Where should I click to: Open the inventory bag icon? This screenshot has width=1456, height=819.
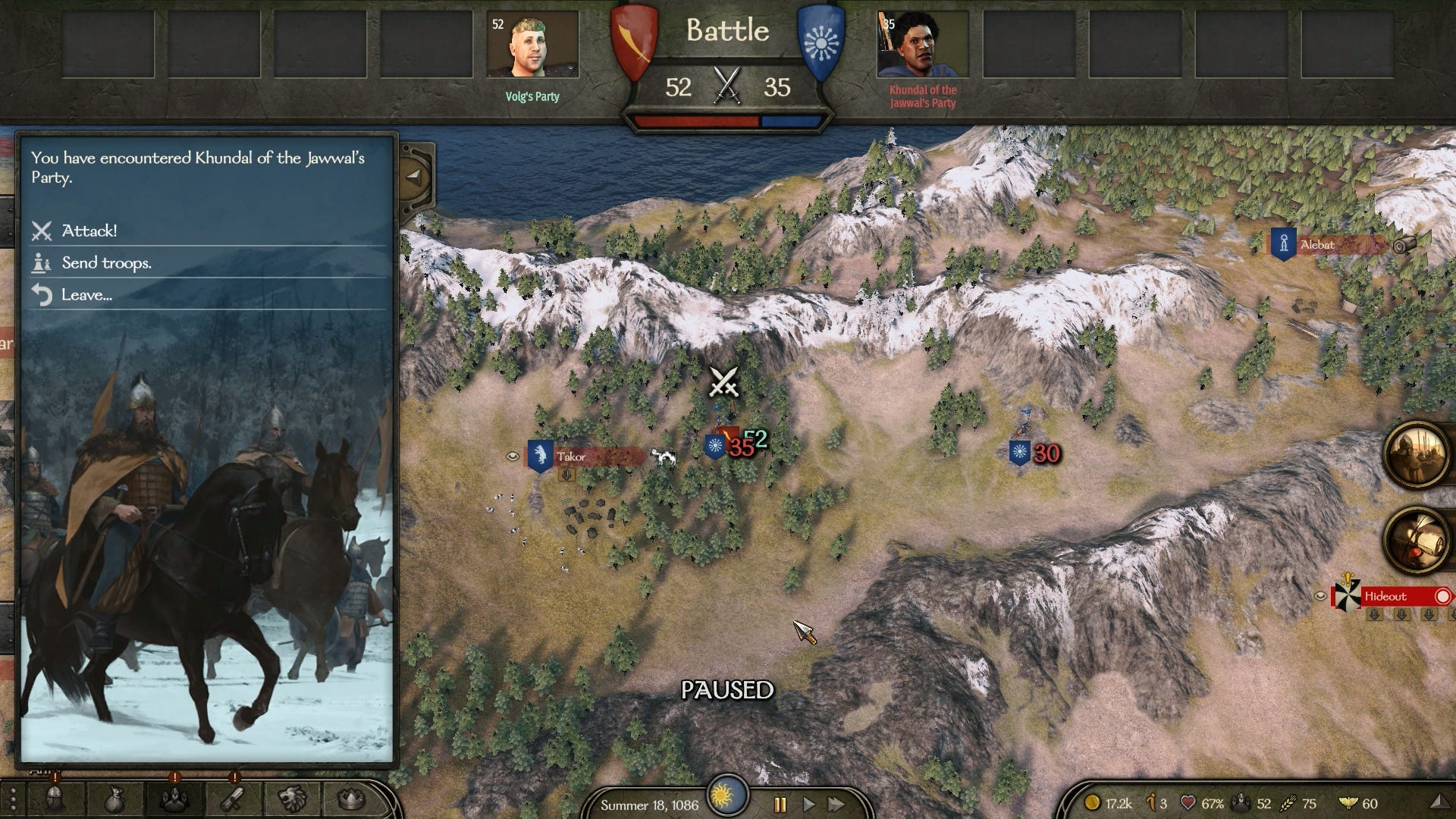[114, 799]
